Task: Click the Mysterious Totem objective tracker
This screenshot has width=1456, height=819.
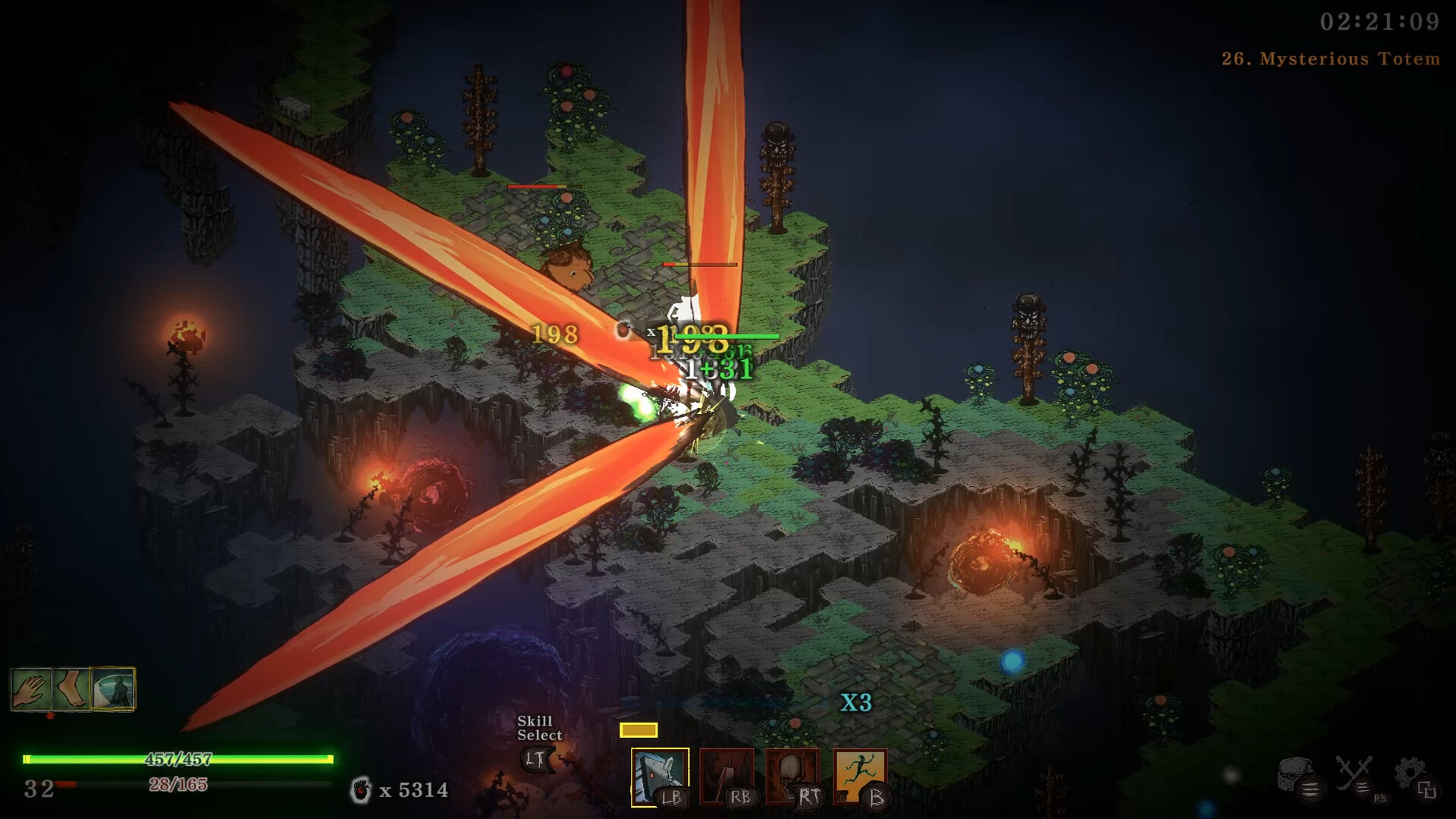Action: point(1330,59)
